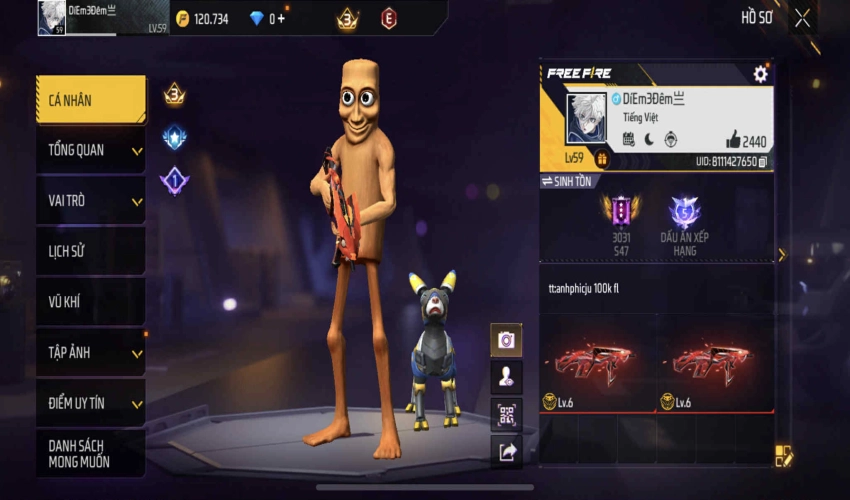
Task: Open profile settings gear icon
Action: click(760, 74)
